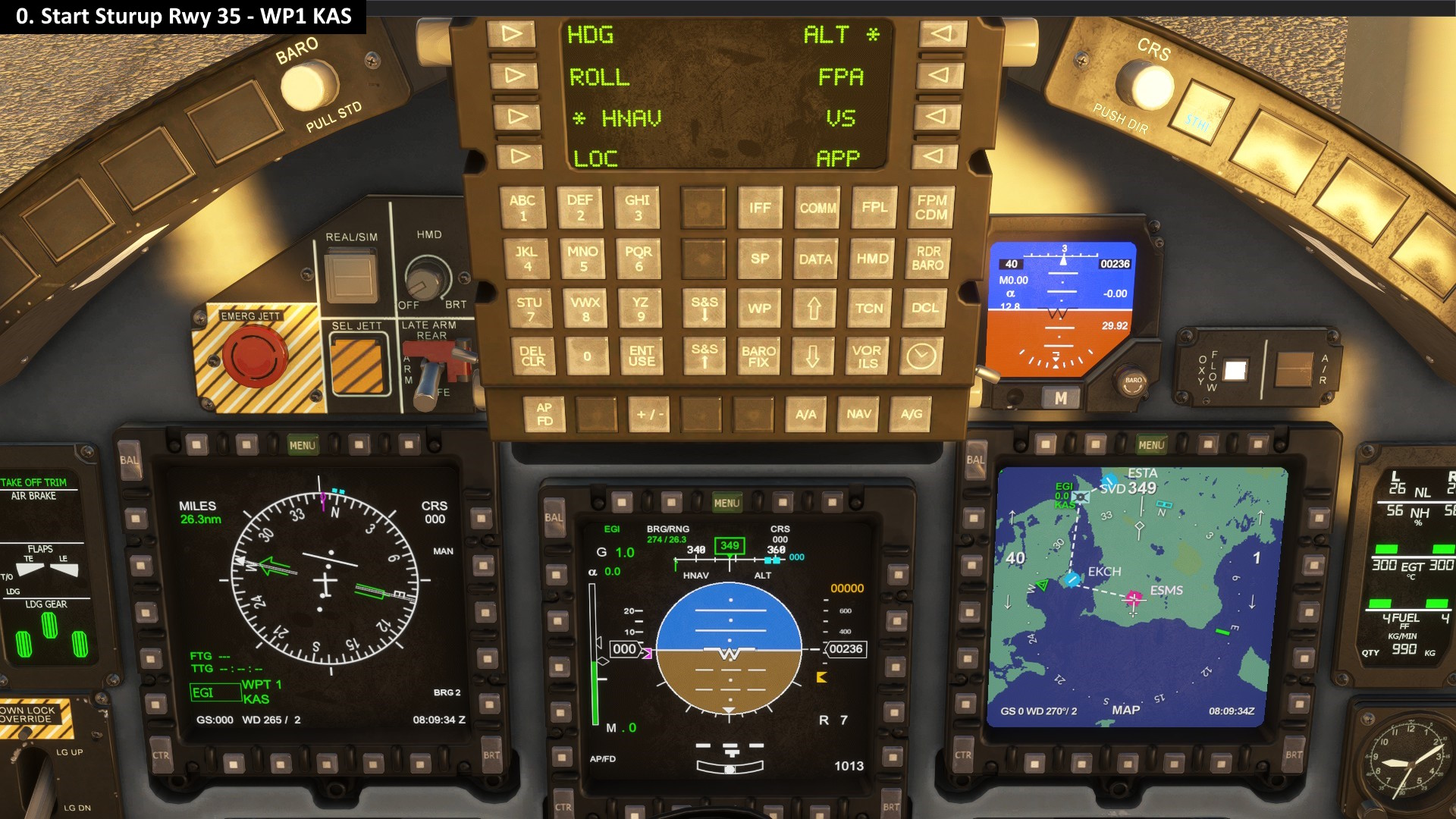Select A/A master mode button
Screen dimensions: 1456x819
coord(805,414)
